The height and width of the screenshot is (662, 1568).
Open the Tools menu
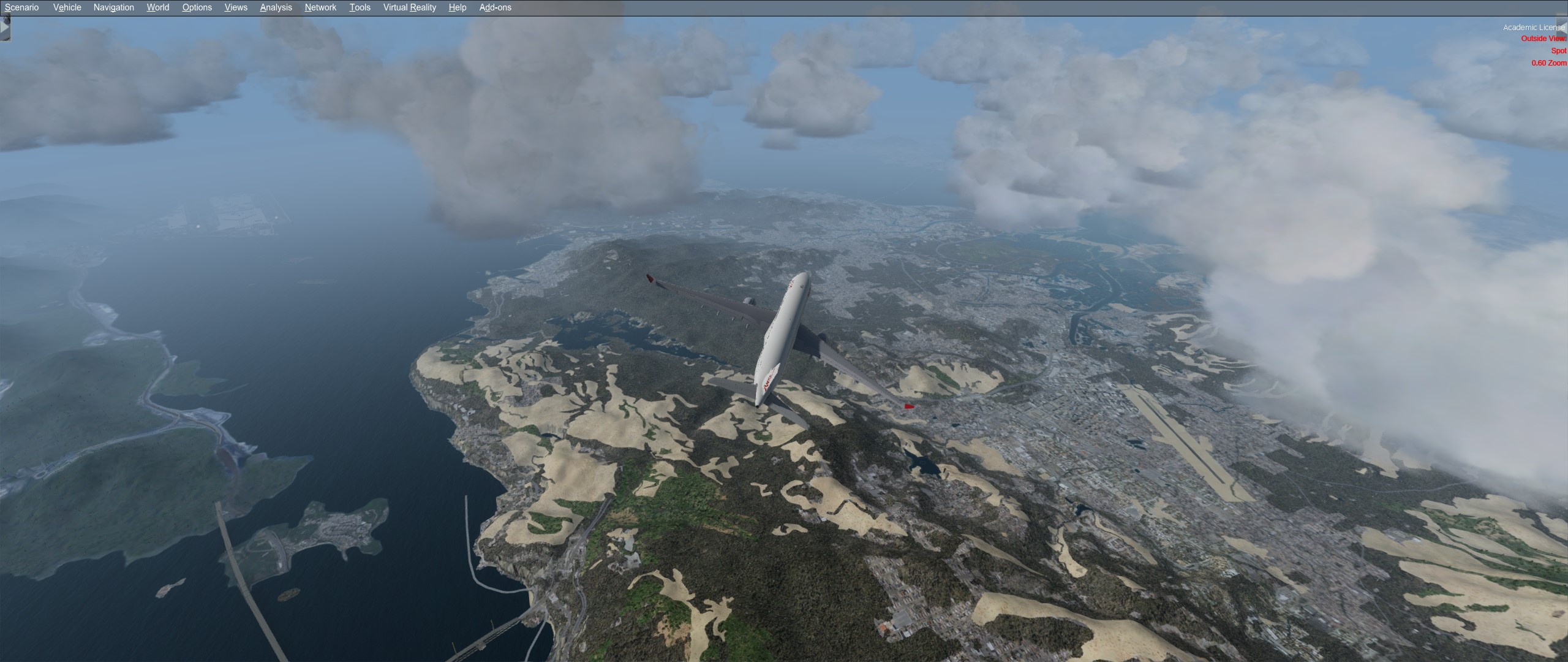[360, 7]
